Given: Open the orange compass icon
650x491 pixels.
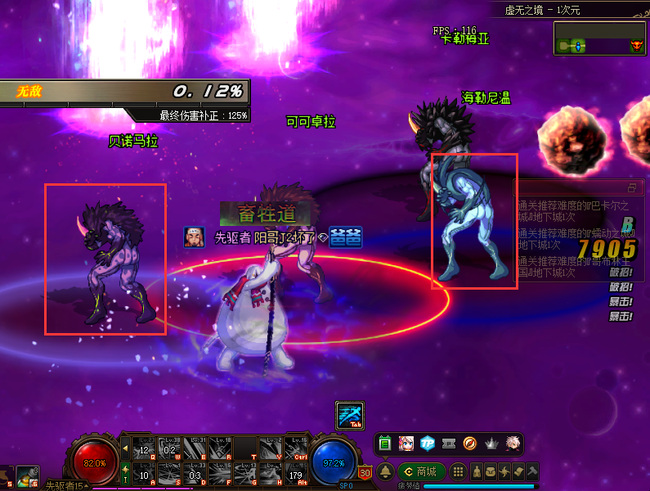Looking at the screenshot, I should pyautogui.click(x=469, y=443).
